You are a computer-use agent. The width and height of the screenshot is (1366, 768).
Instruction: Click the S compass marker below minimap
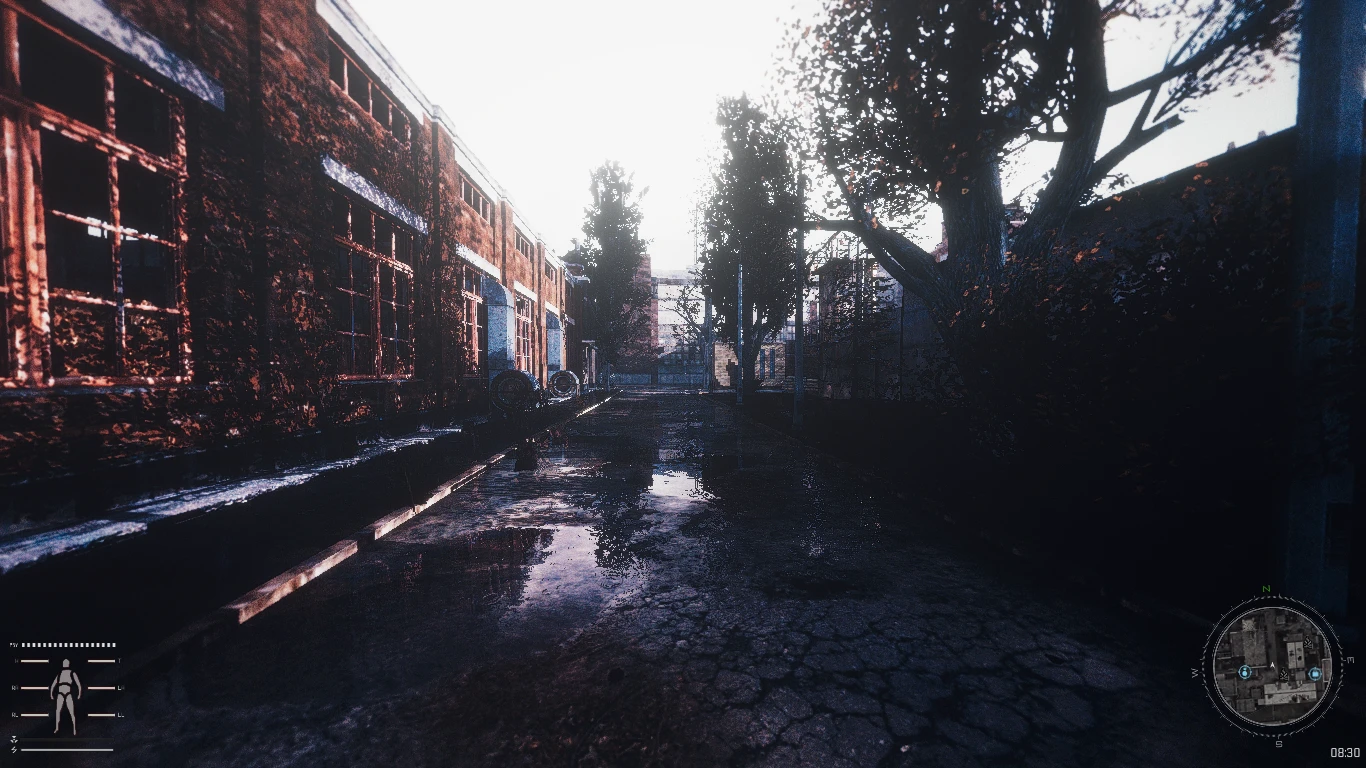click(1278, 743)
